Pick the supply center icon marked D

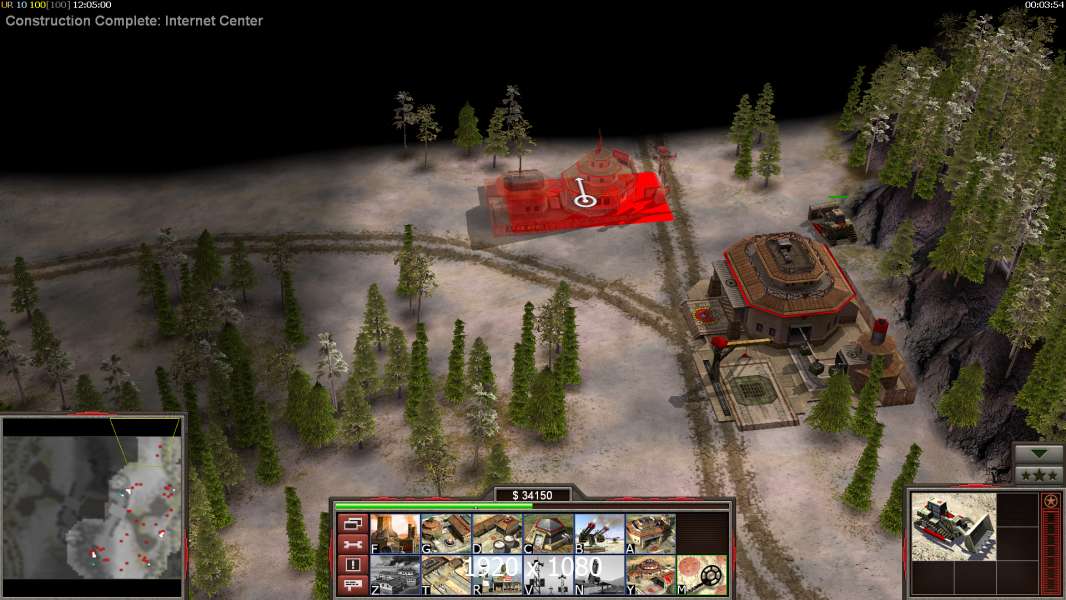[496, 534]
